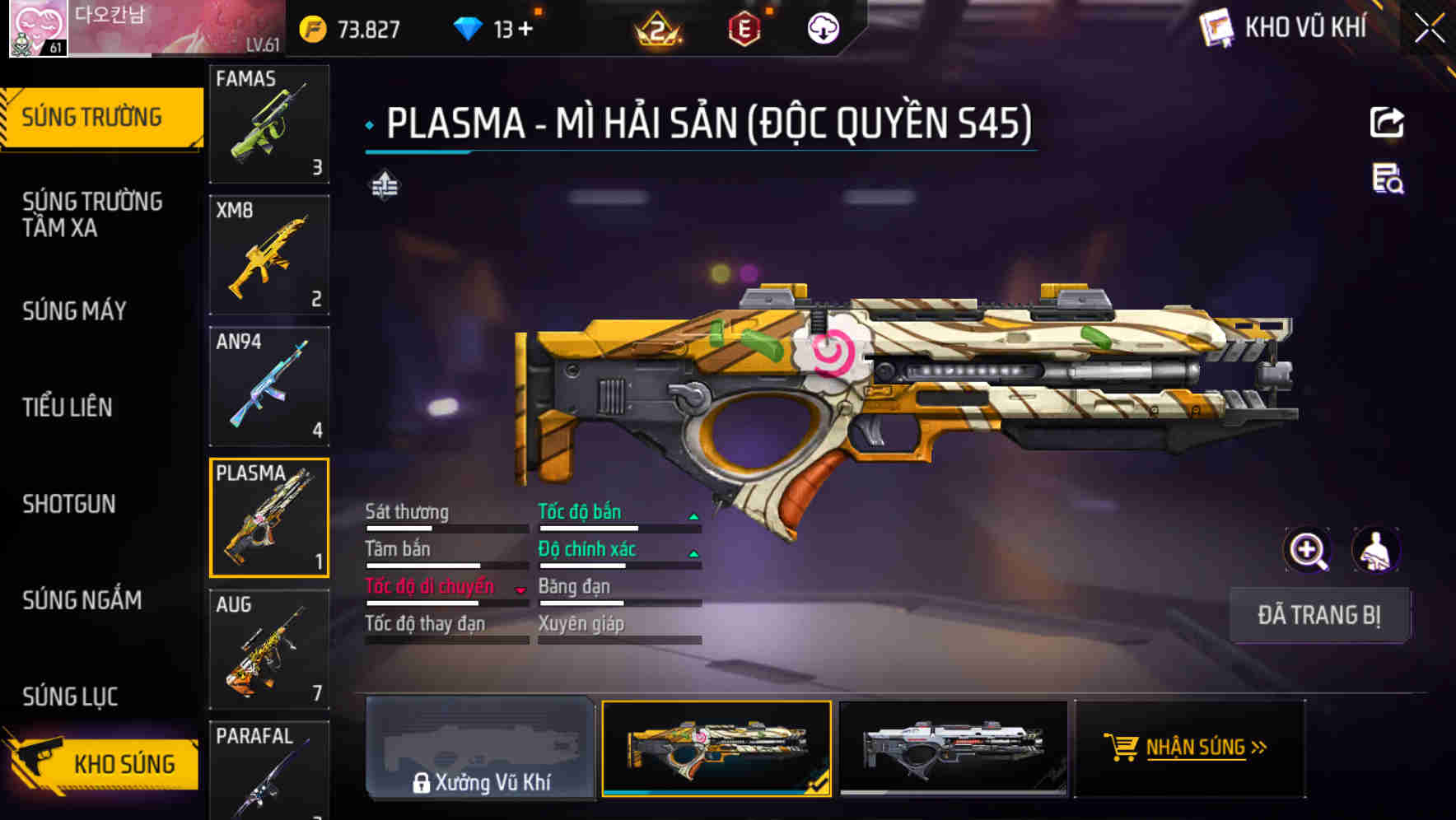
Task: Open the SÚNG NGẮM category
Action: click(81, 601)
